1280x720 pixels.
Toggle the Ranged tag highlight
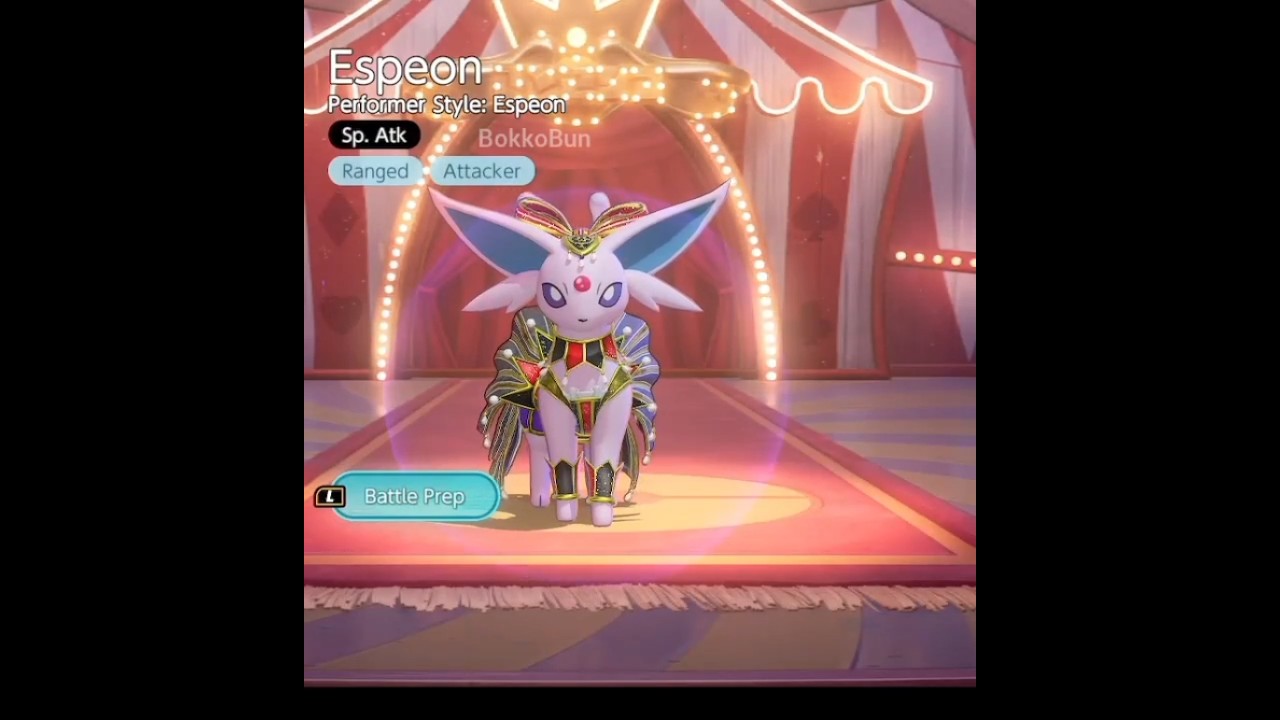click(x=375, y=171)
